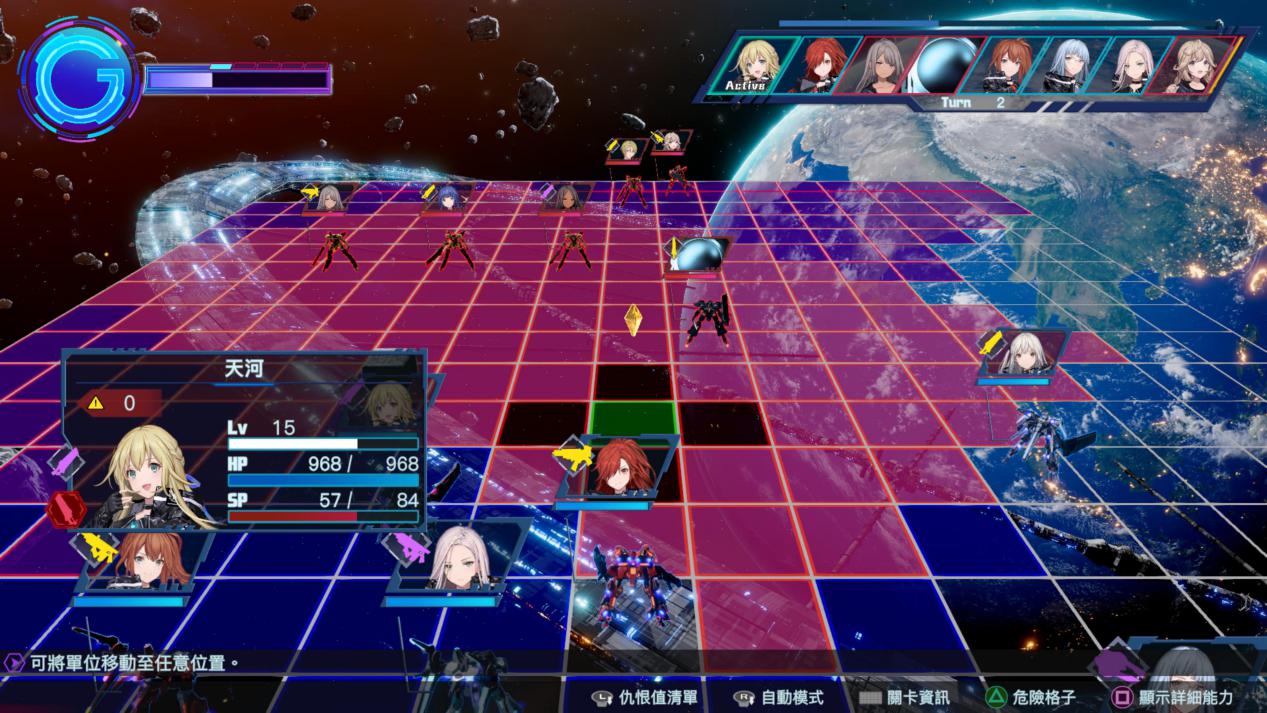The width and height of the screenshot is (1267, 713).
Task: Click the yellow crystal cursor marker on the grid
Action: pyautogui.click(x=633, y=320)
